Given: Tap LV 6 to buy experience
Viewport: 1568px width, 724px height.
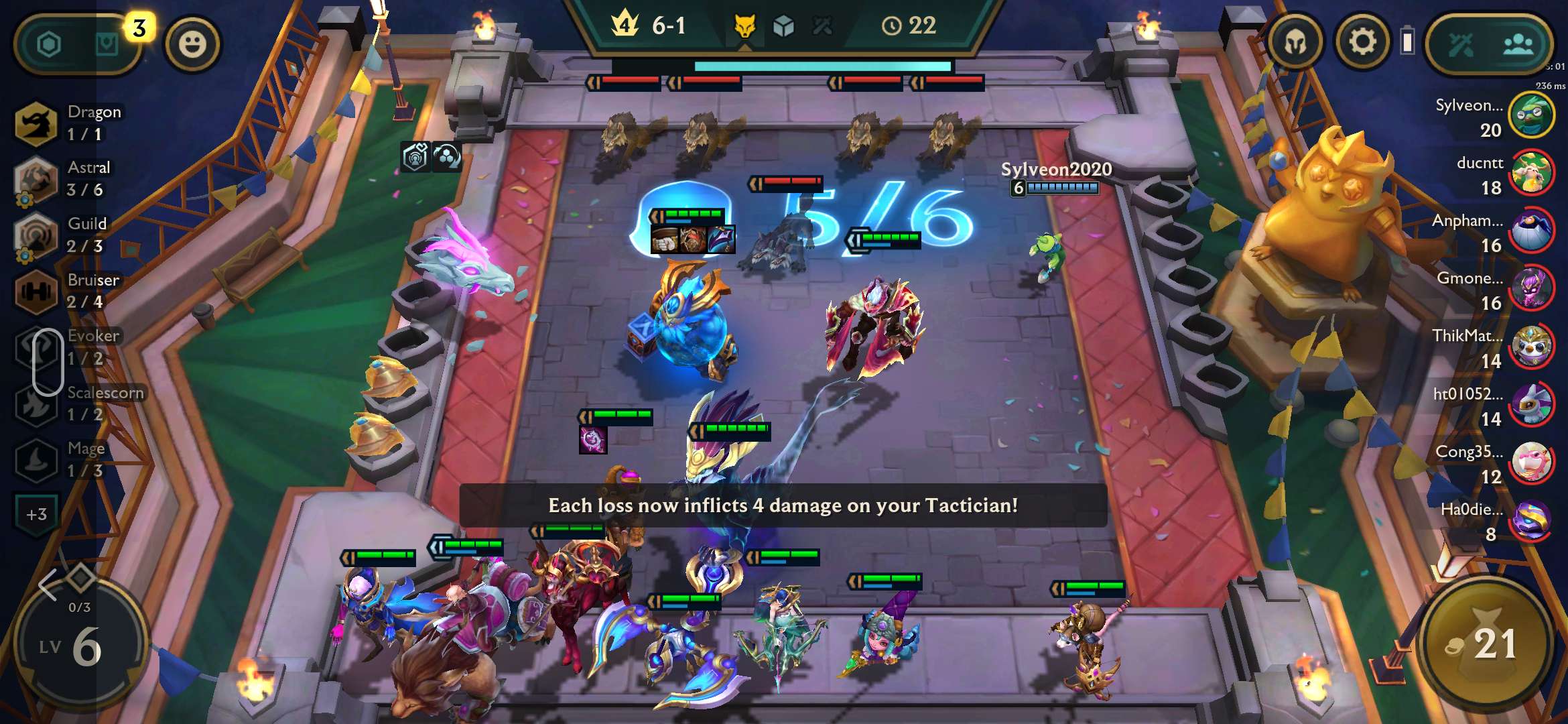Looking at the screenshot, I should 80,644.
